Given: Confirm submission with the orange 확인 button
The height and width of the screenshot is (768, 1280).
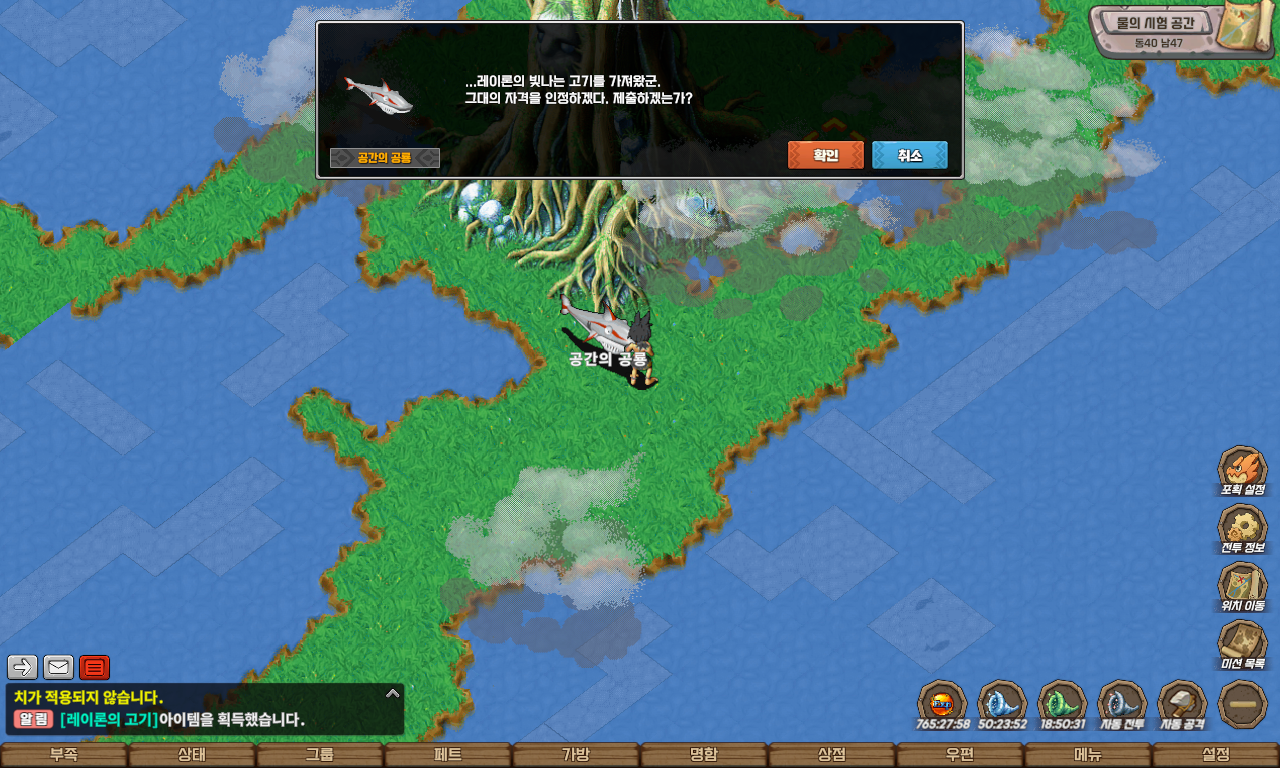Looking at the screenshot, I should 825,155.
